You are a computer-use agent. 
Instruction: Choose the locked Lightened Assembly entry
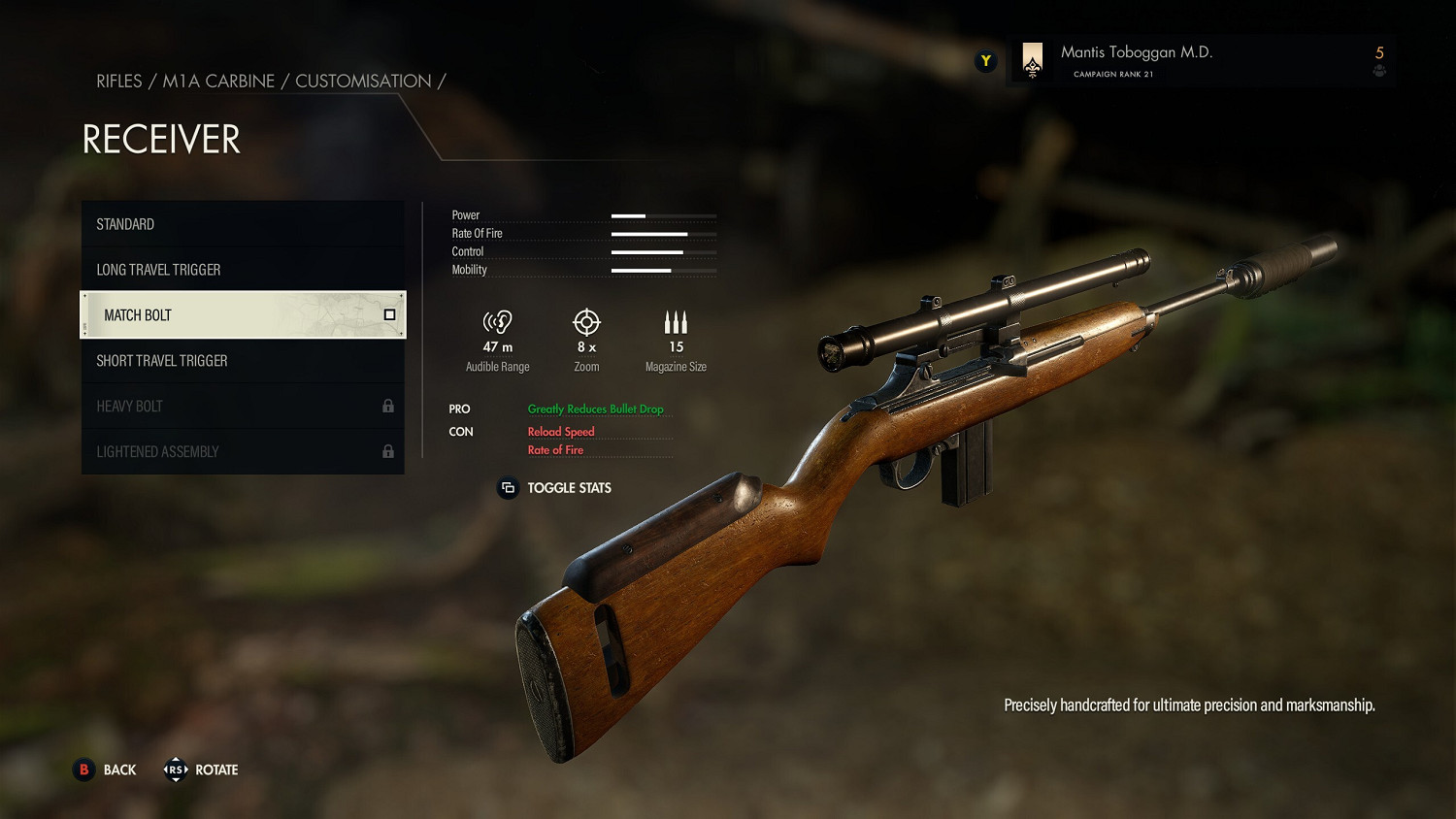pyautogui.click(x=242, y=452)
